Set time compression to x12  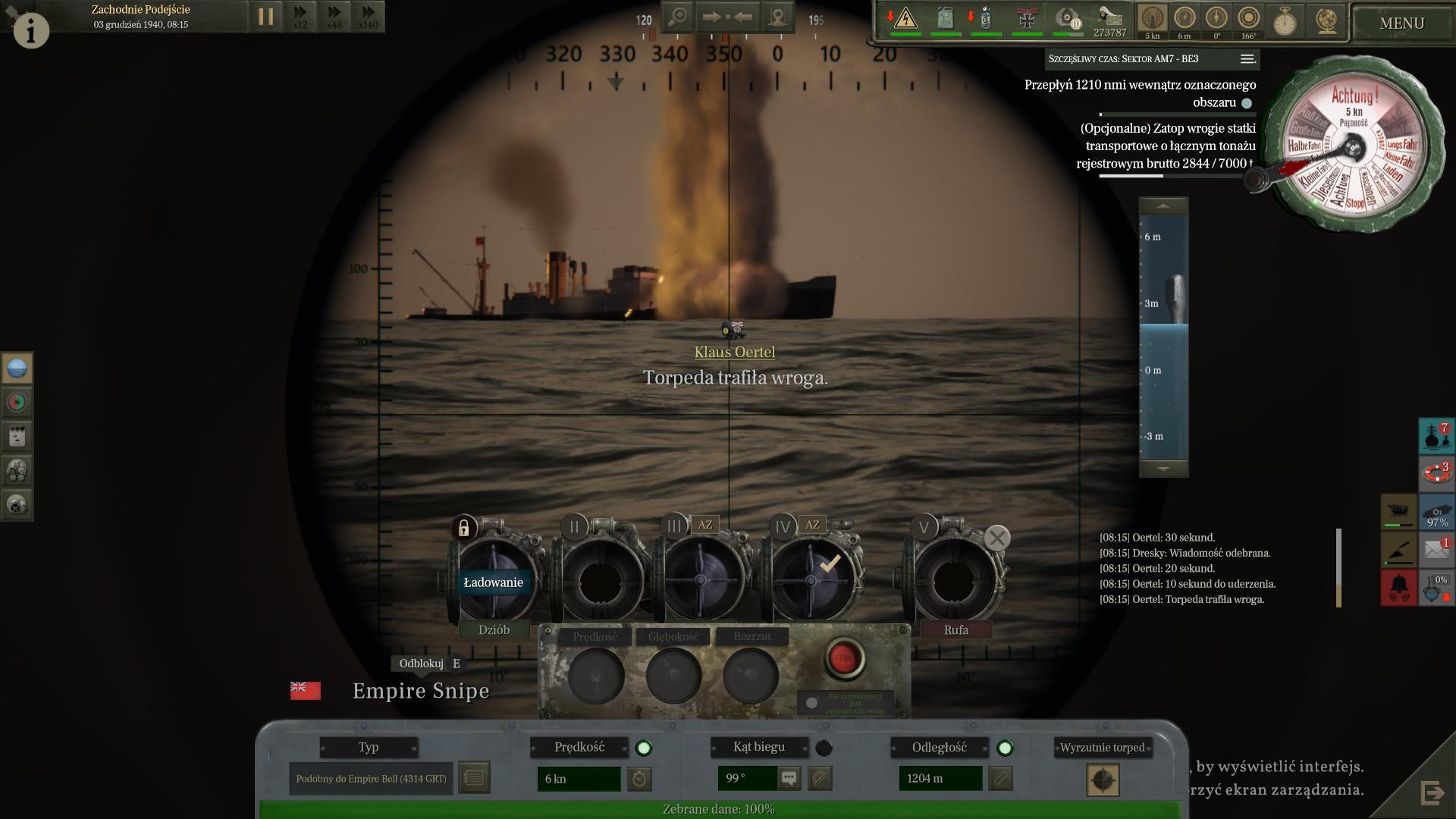[300, 17]
